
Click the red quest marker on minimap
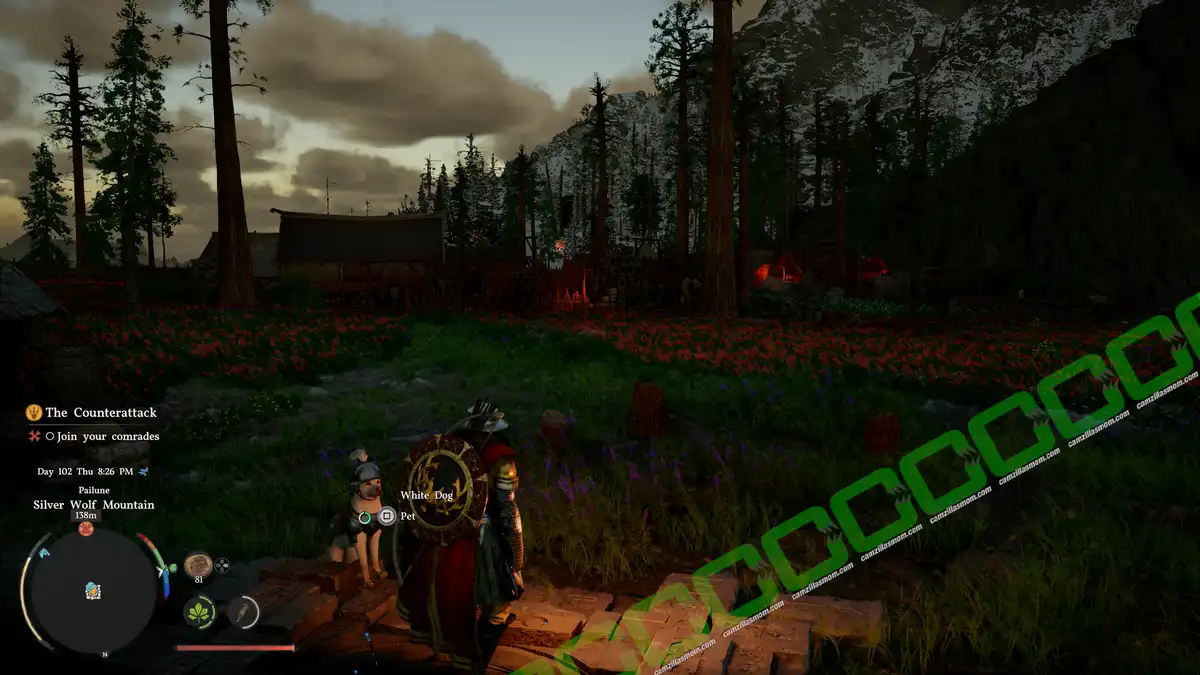tap(86, 528)
